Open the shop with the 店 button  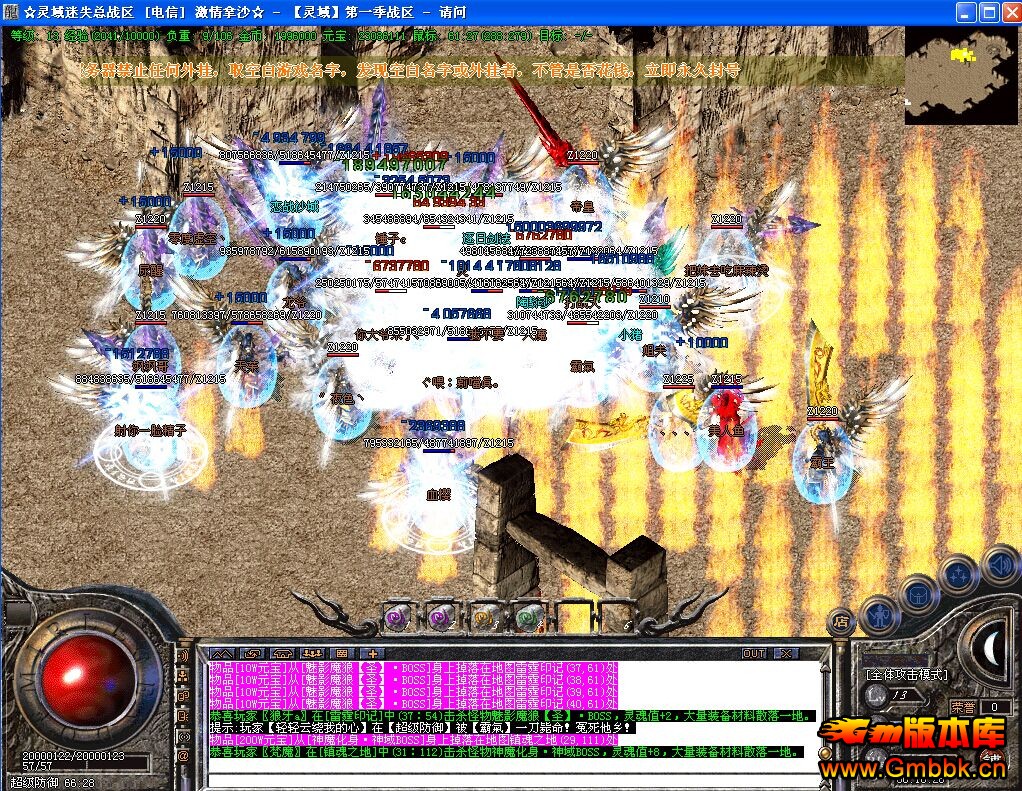pos(841,620)
